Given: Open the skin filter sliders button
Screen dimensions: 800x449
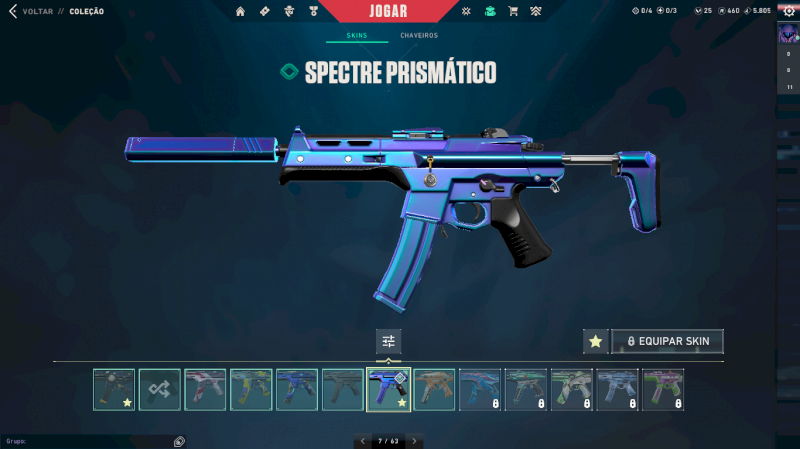Looking at the screenshot, I should 388,342.
